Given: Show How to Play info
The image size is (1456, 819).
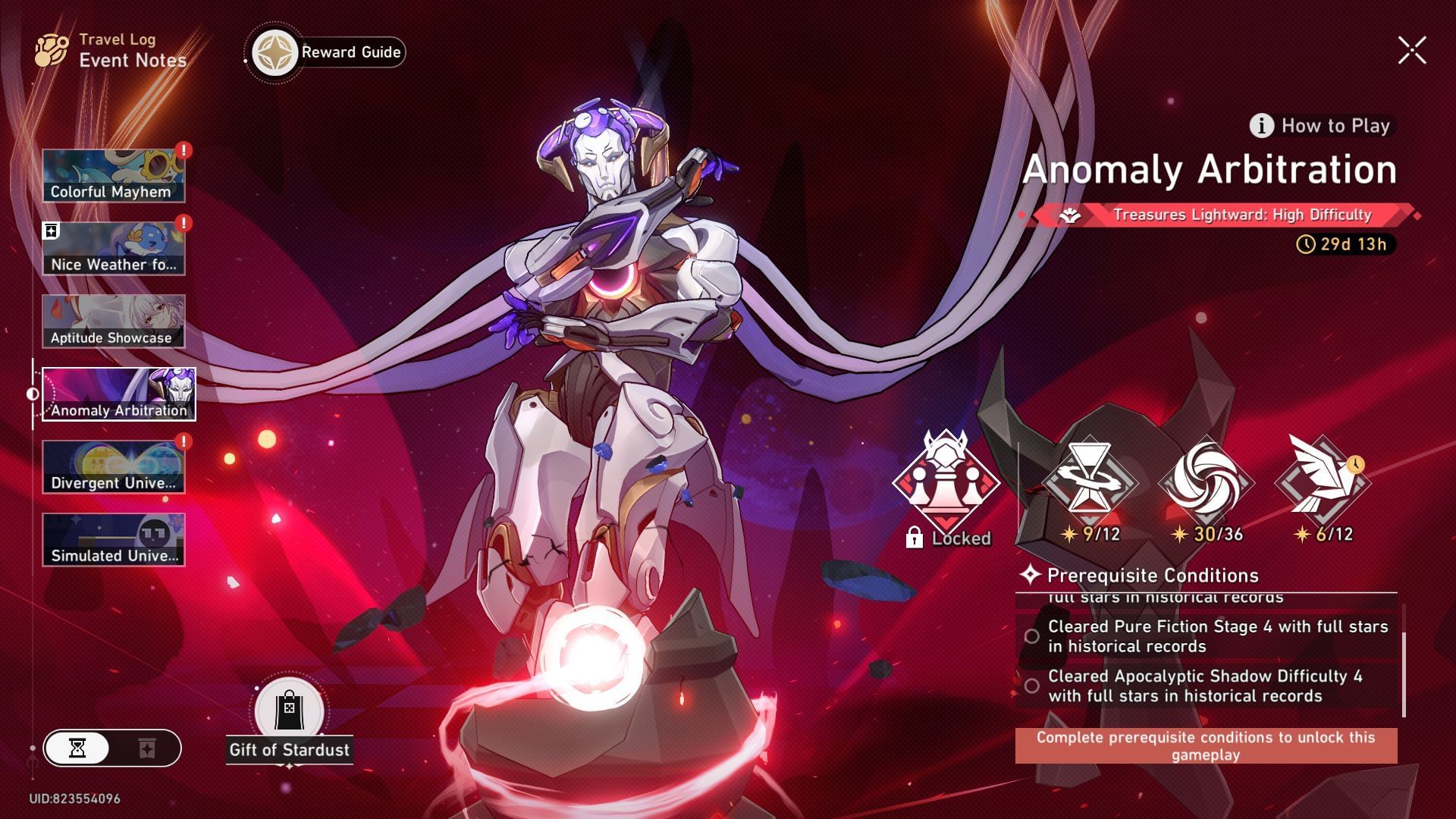Looking at the screenshot, I should pyautogui.click(x=1321, y=126).
